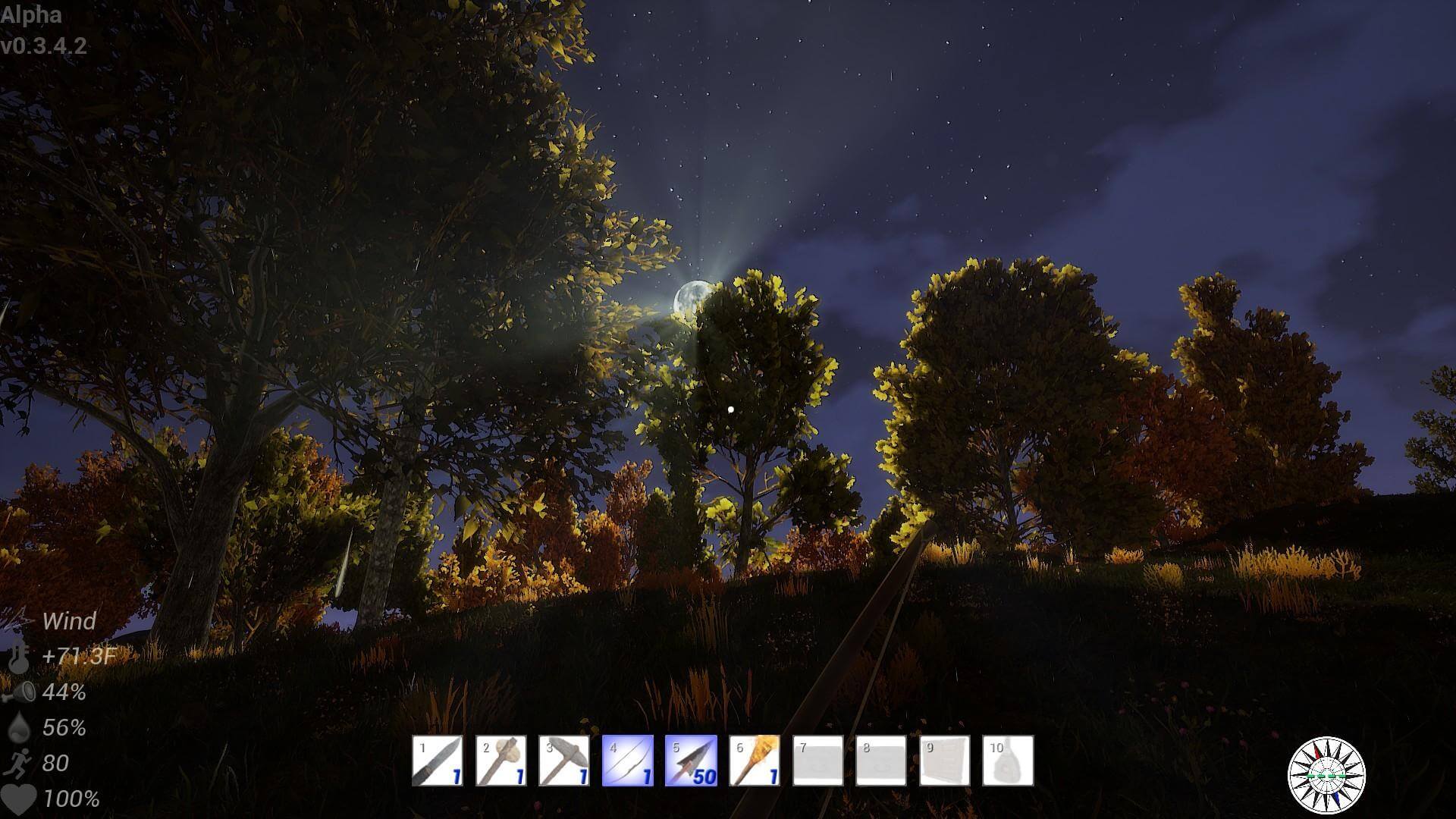Click the compass rose
The height and width of the screenshot is (819, 1456).
tap(1326, 775)
